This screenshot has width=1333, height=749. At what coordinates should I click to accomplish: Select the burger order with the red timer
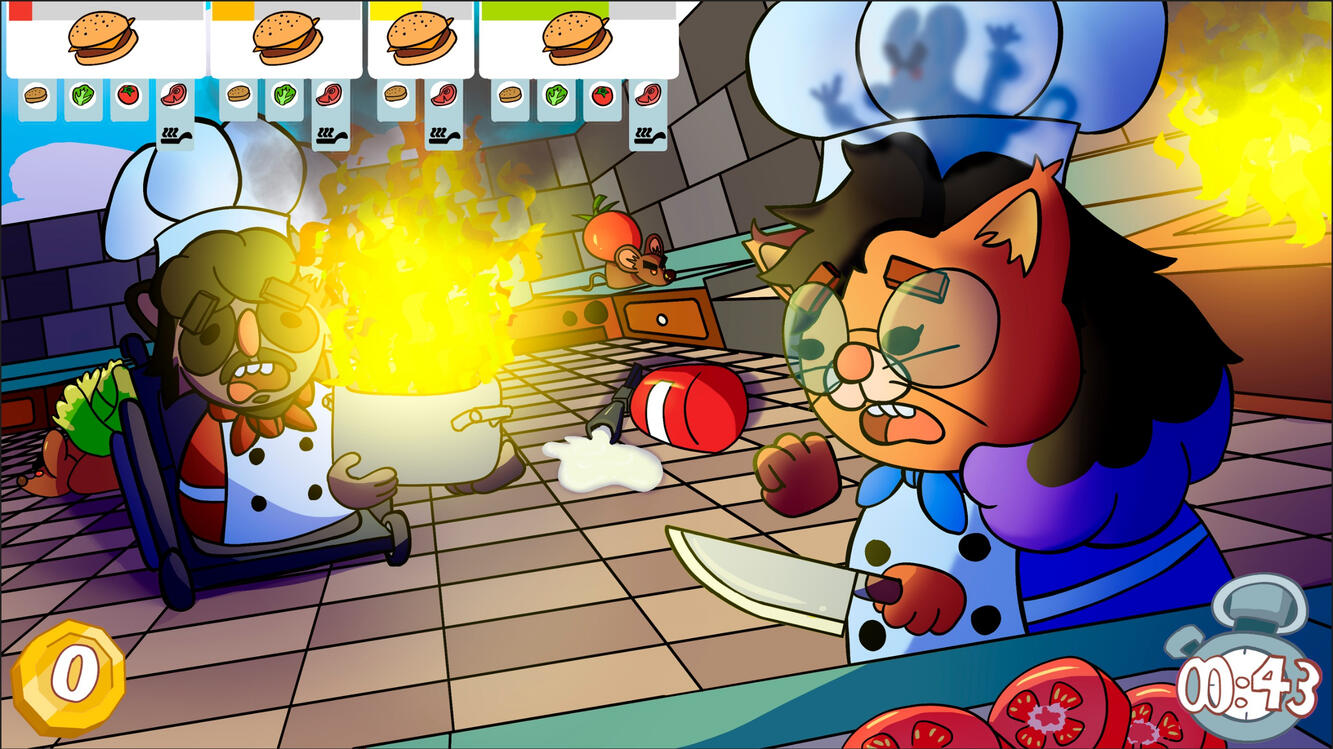tap(104, 40)
